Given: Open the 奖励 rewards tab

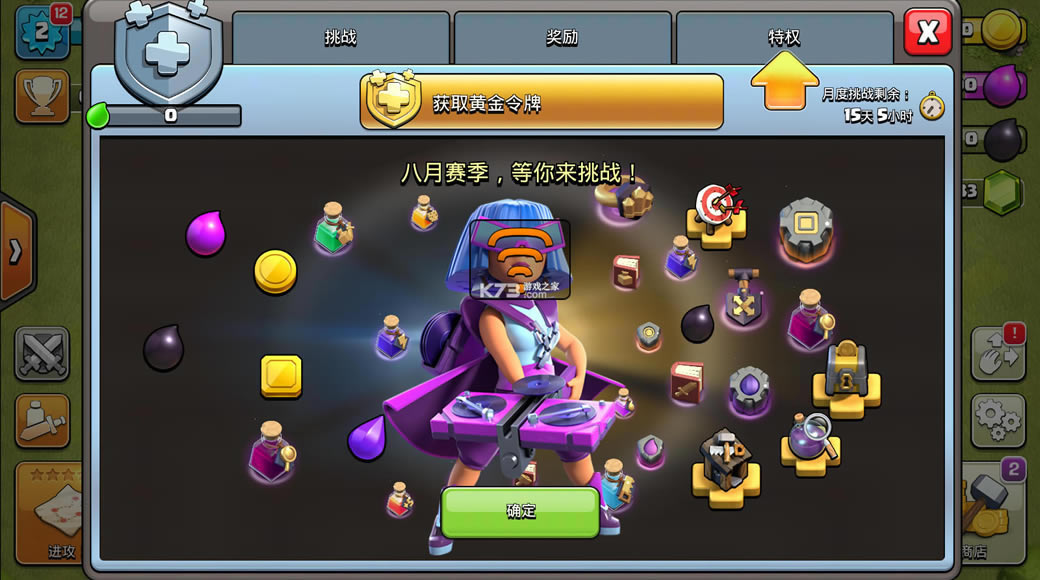Looking at the screenshot, I should [563, 38].
